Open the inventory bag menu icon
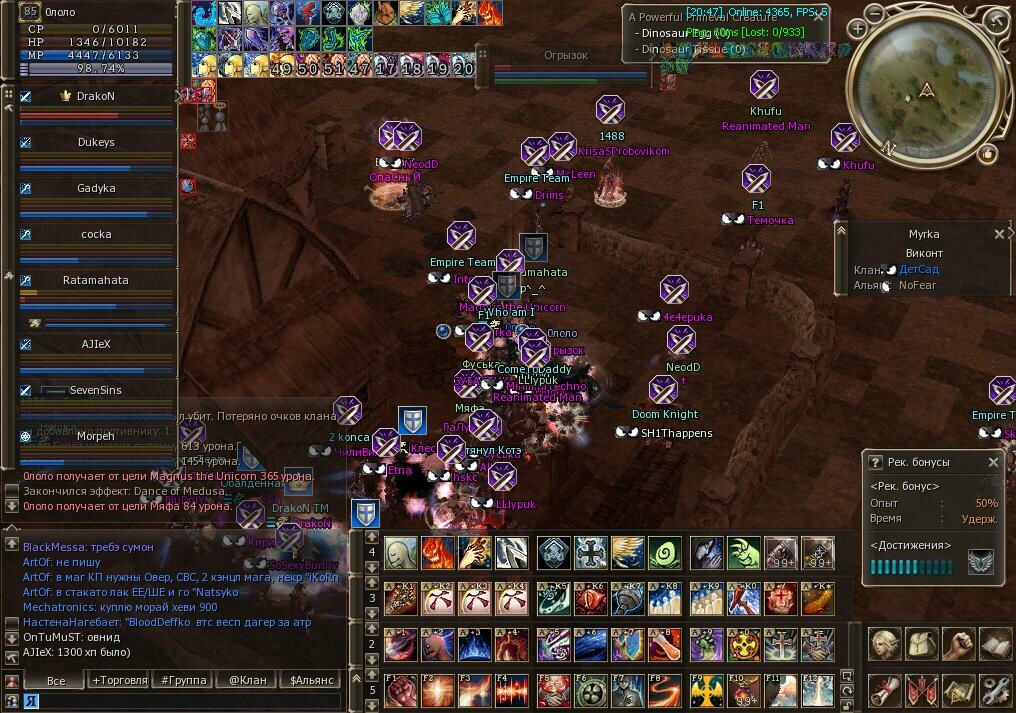The height and width of the screenshot is (713, 1016). (921, 644)
